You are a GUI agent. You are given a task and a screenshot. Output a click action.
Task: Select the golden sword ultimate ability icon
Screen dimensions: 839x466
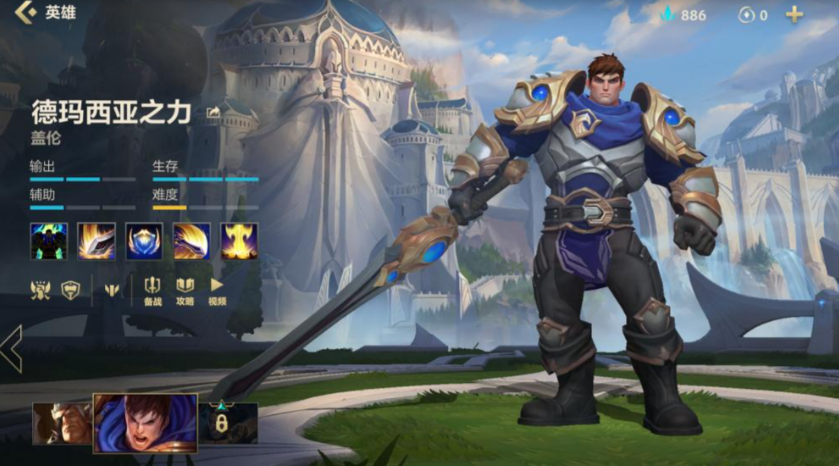coord(239,241)
